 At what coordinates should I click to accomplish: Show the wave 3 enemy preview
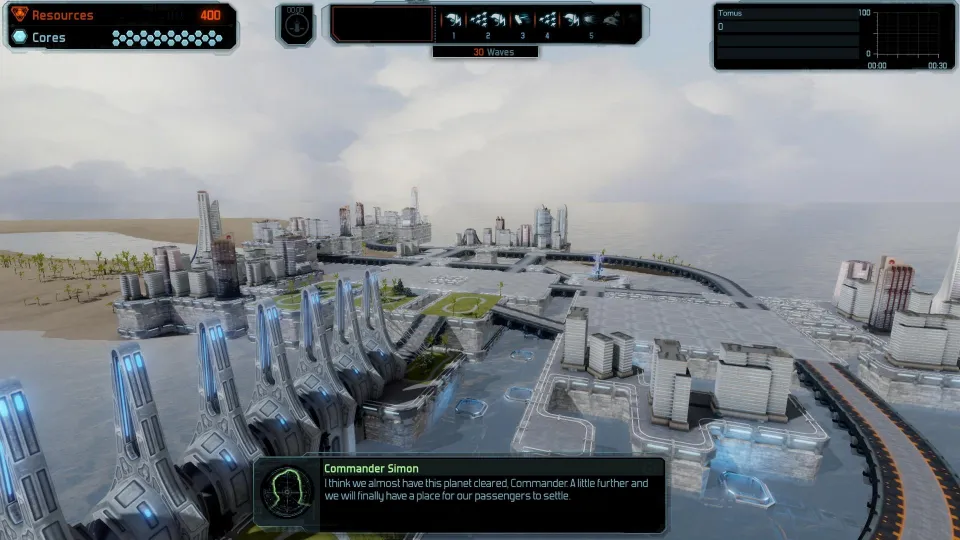pyautogui.click(x=522, y=20)
